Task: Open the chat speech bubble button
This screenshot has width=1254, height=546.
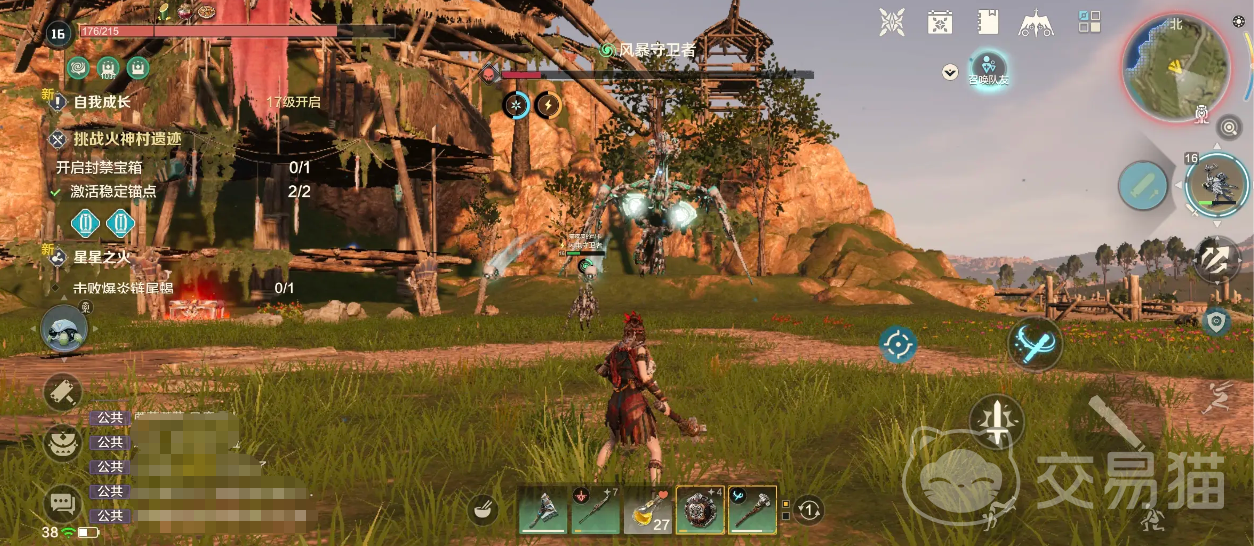Action: point(63,502)
